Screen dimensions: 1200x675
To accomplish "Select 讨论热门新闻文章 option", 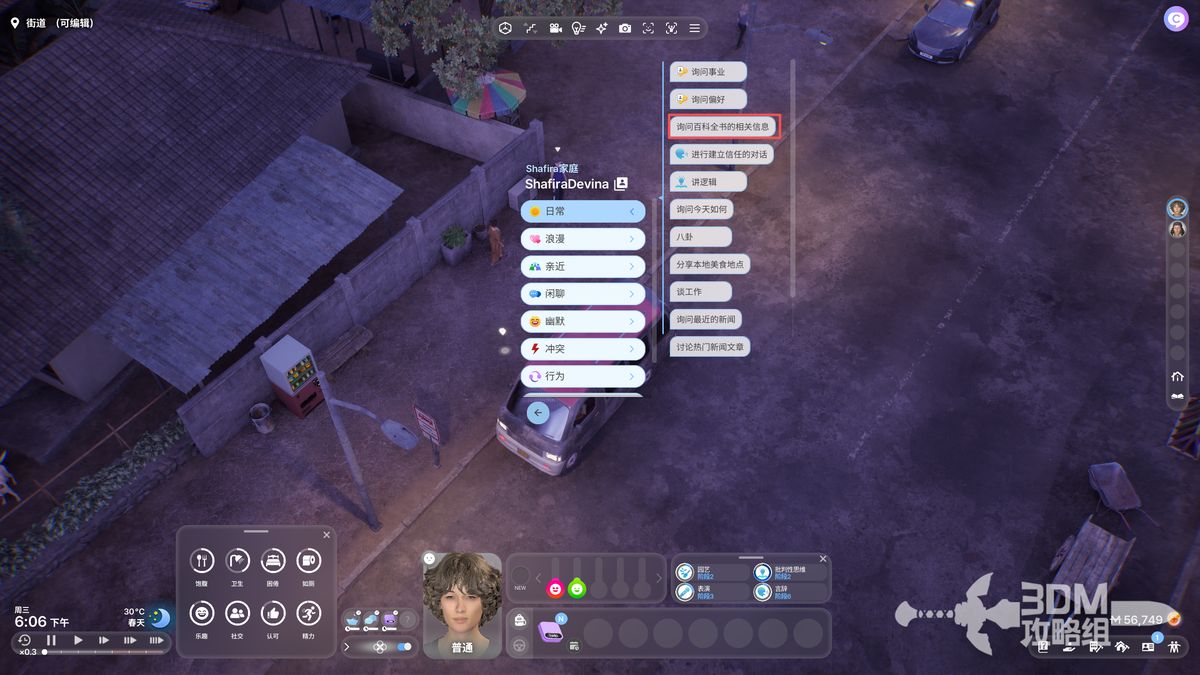I will coord(710,347).
